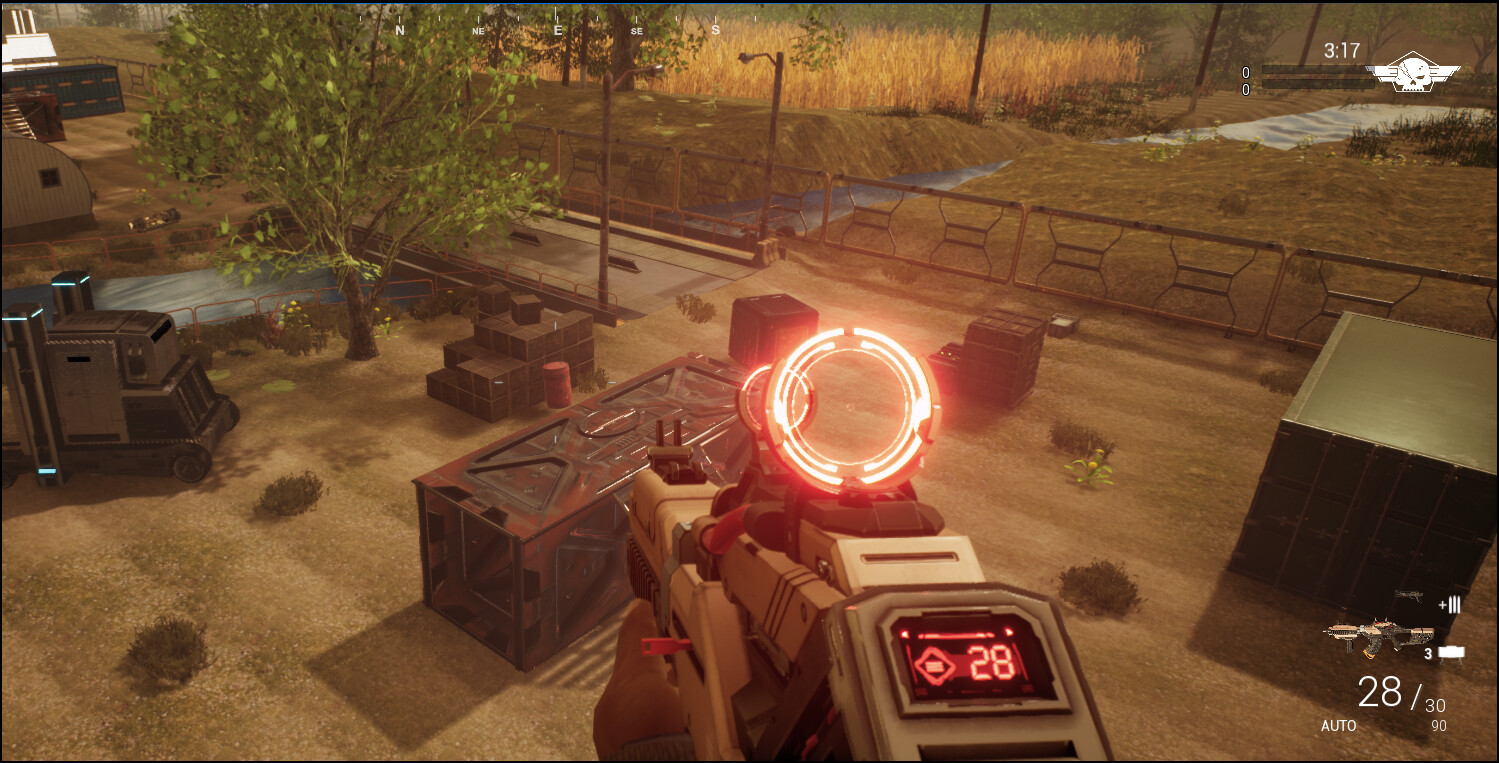The image size is (1499, 763).
Task: Click the red lever on the weapon grip
Action: point(661,648)
